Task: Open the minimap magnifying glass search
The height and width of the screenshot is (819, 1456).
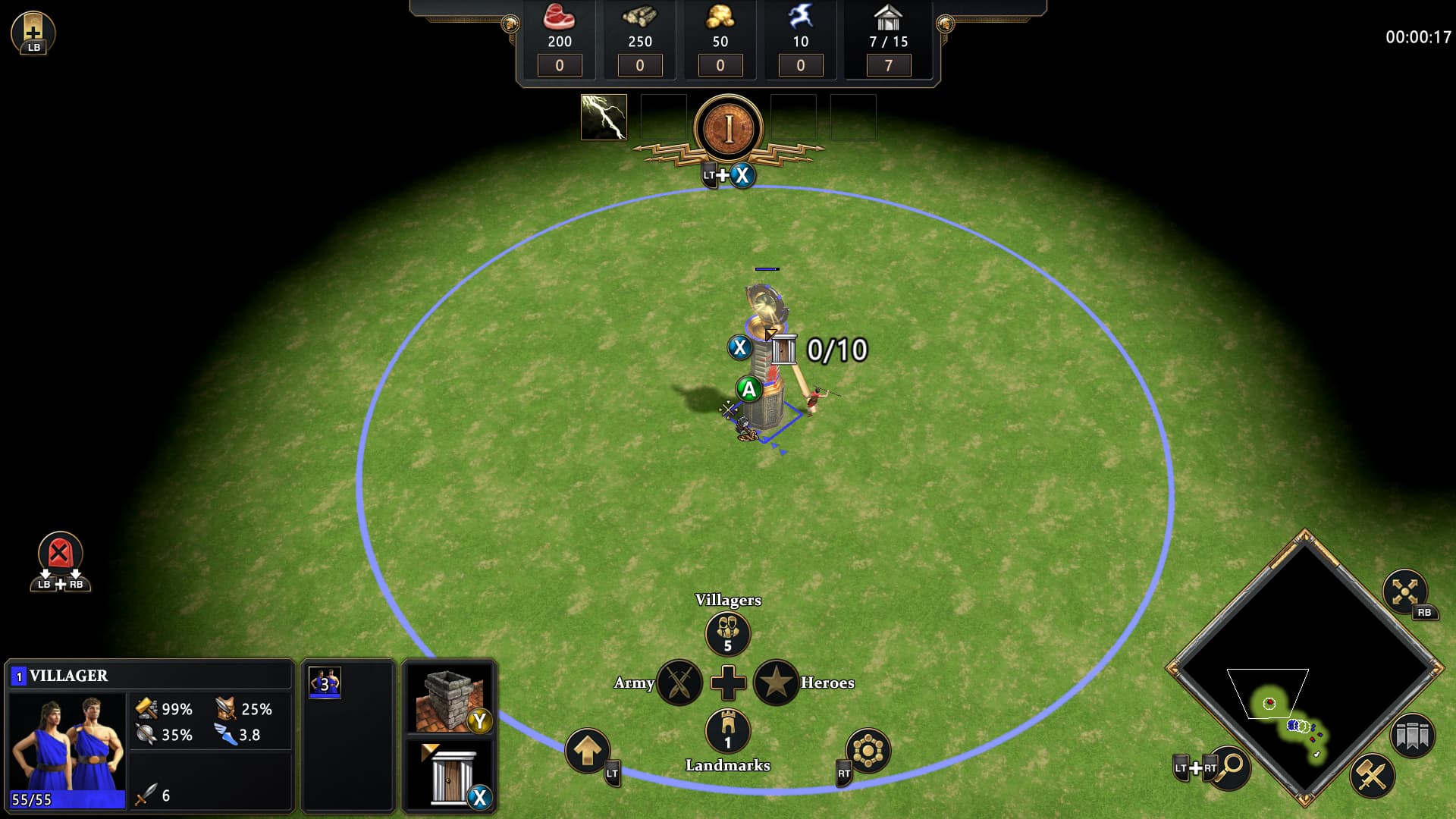Action: (x=1230, y=766)
